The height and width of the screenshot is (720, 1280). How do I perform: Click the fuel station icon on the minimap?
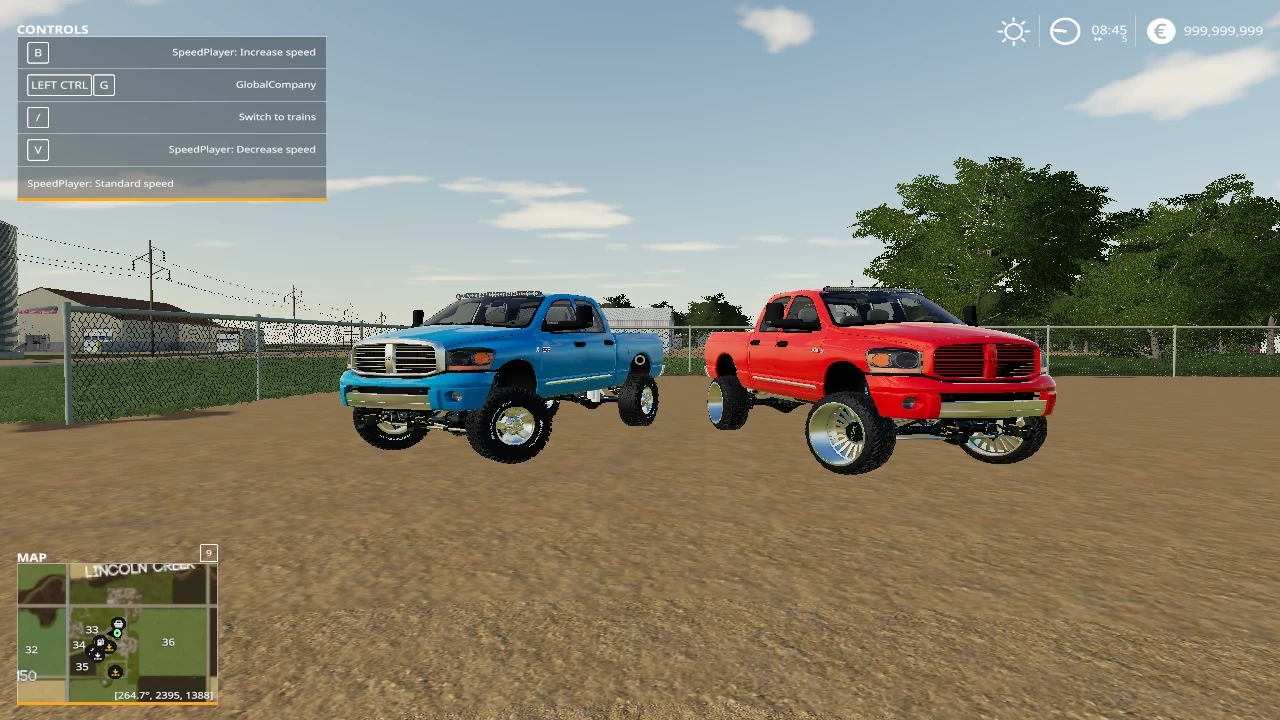(100, 642)
